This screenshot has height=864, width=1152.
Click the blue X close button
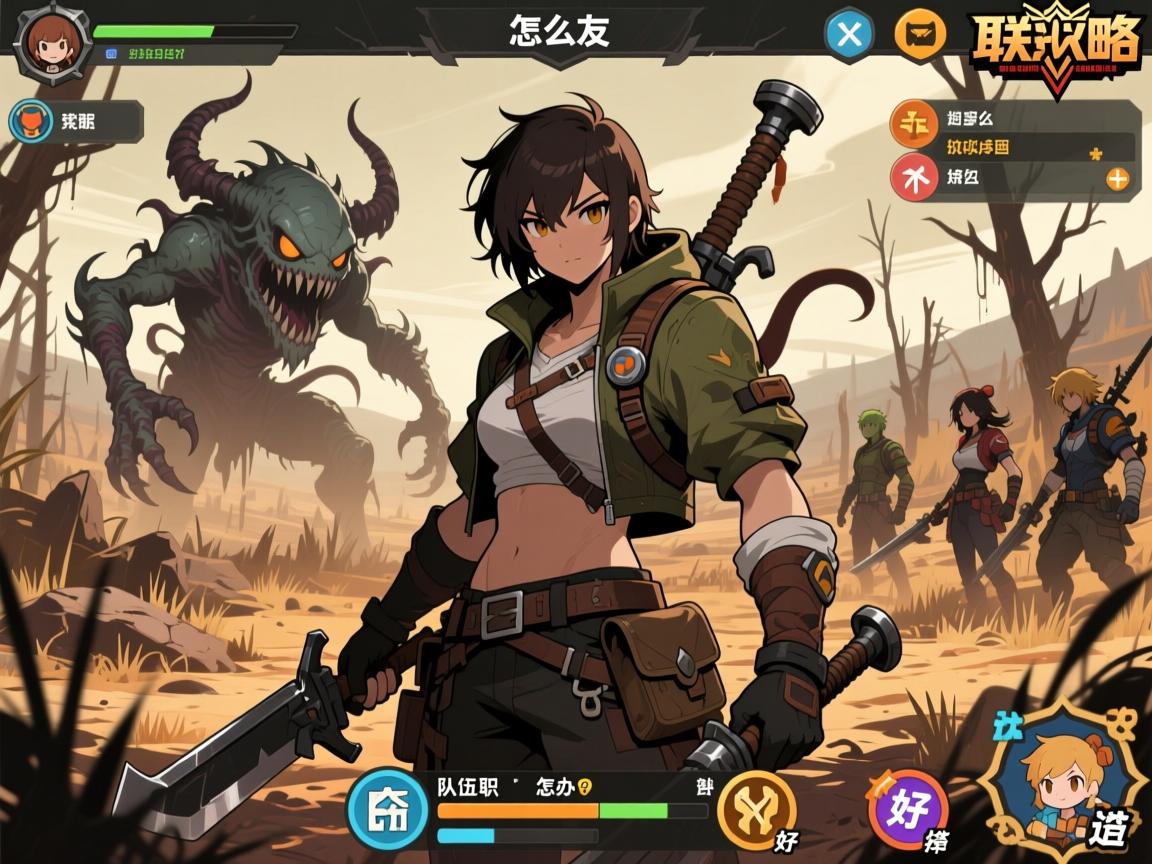coord(849,35)
